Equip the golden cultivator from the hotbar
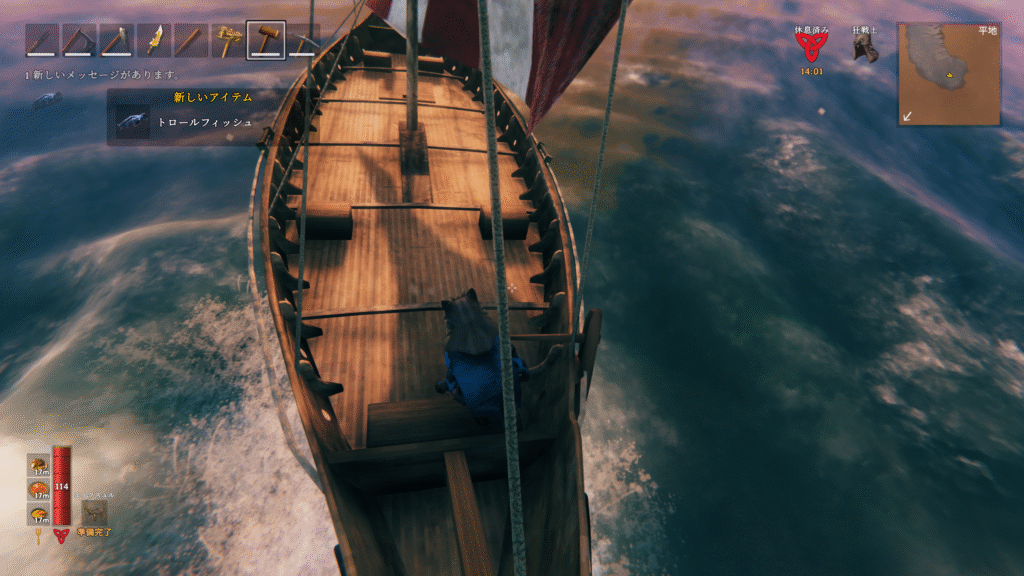The image size is (1024, 576). tap(229, 40)
